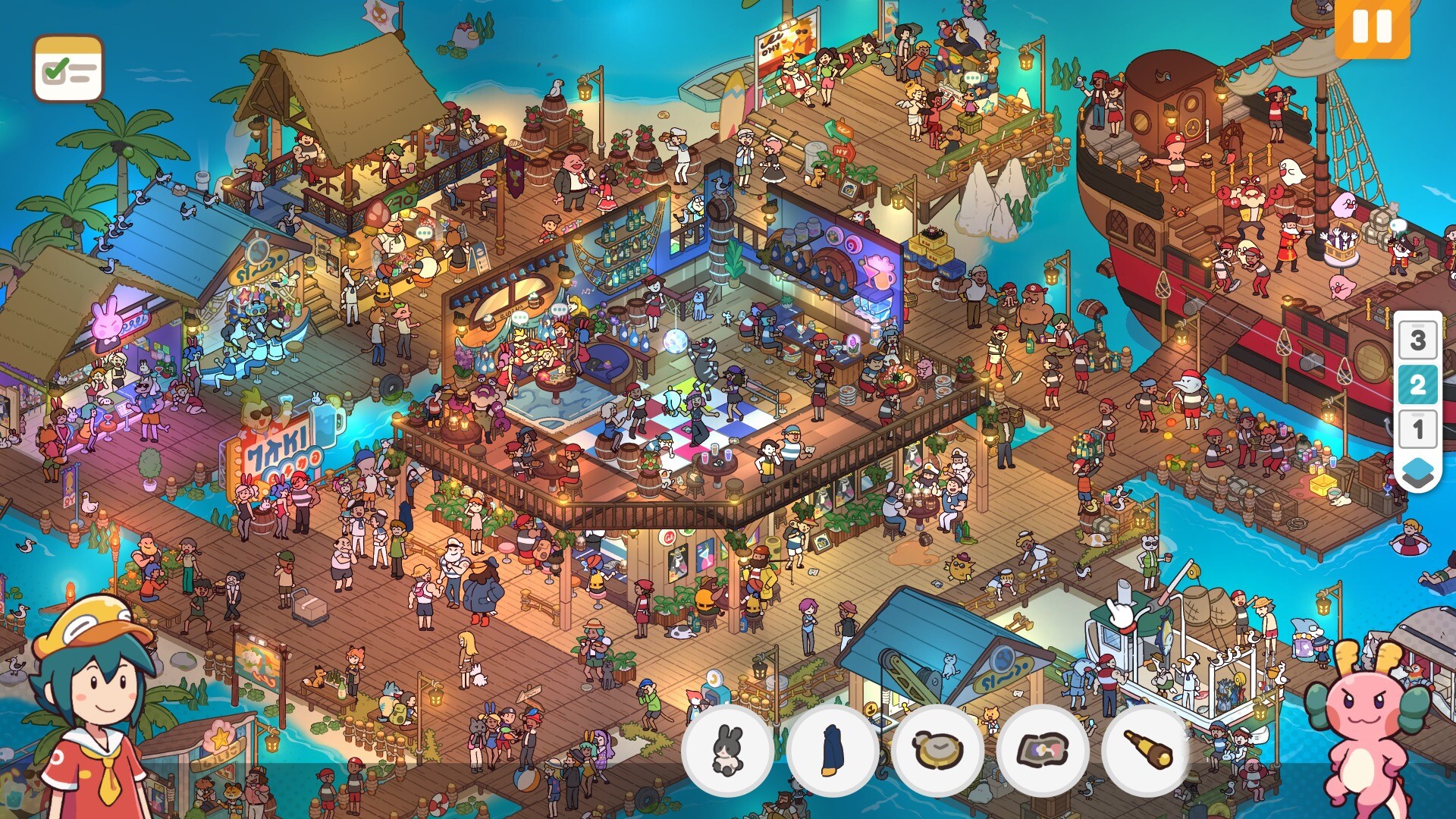Screen dimensions: 1456x819
Task: Select the highlighted floor 2 button
Action: click(1417, 384)
